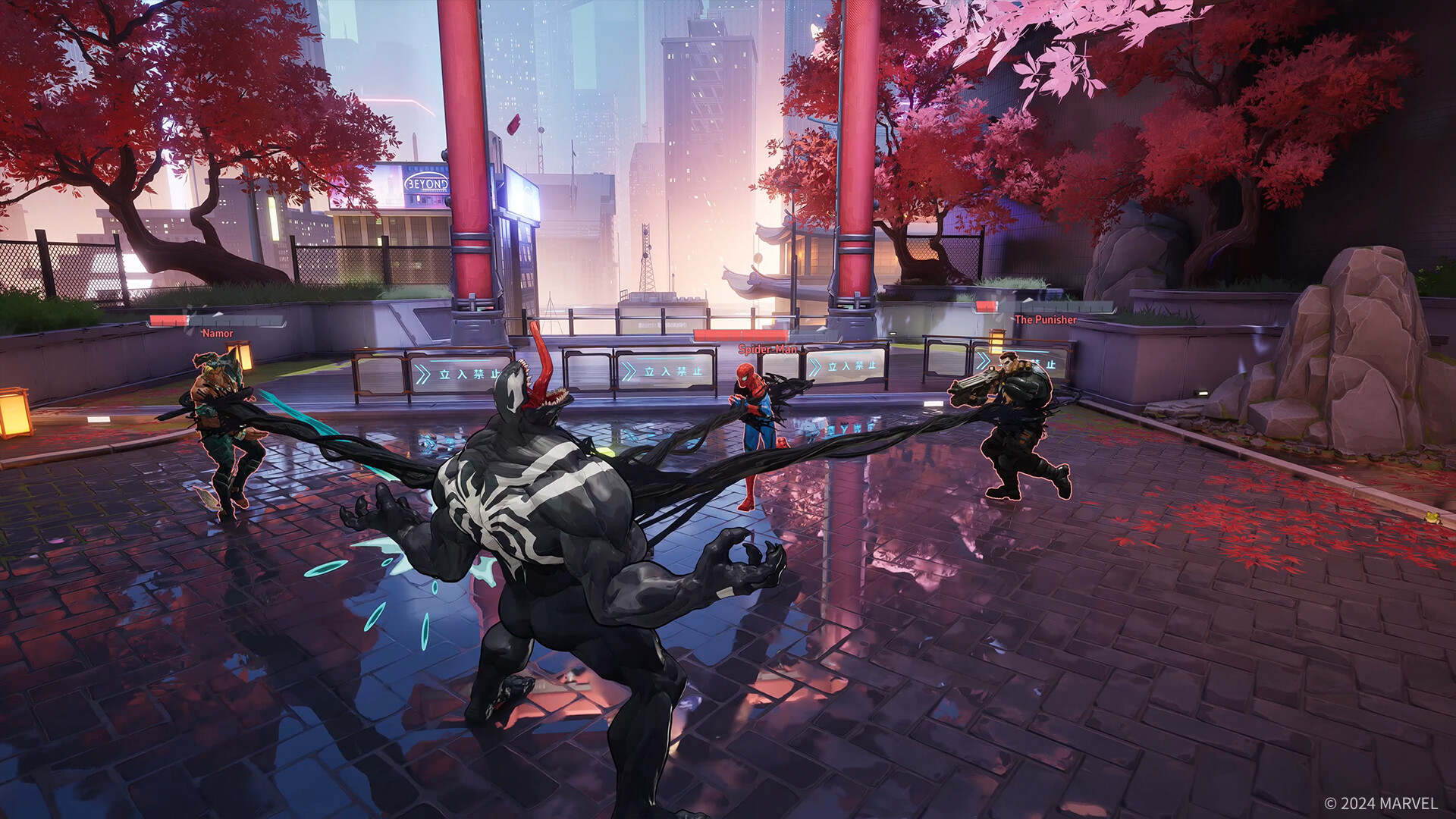Click The Punisher's health bar
Image resolution: width=1456 pixels, height=819 pixels.
pos(986,306)
